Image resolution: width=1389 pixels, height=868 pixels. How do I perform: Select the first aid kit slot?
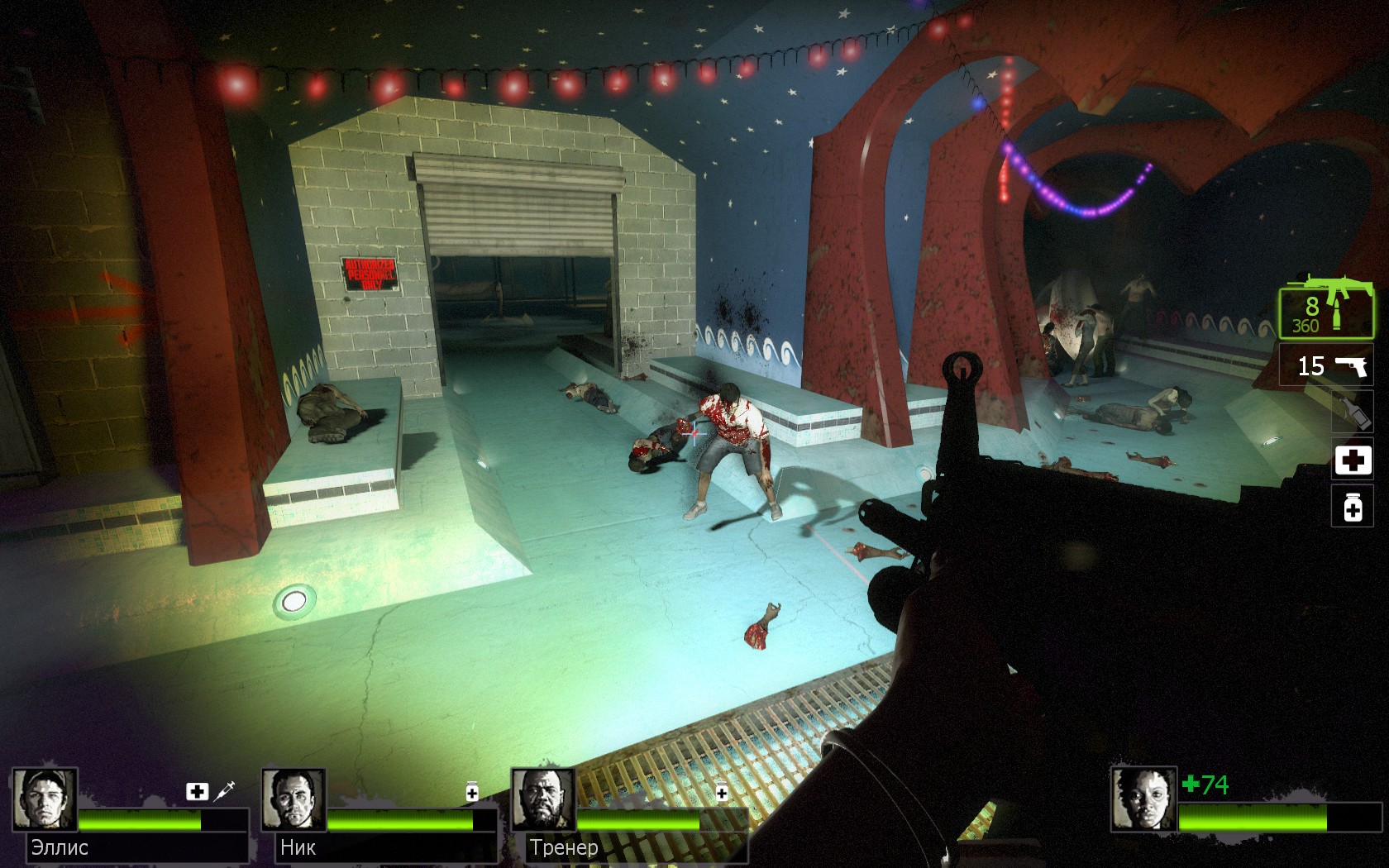point(1353,460)
